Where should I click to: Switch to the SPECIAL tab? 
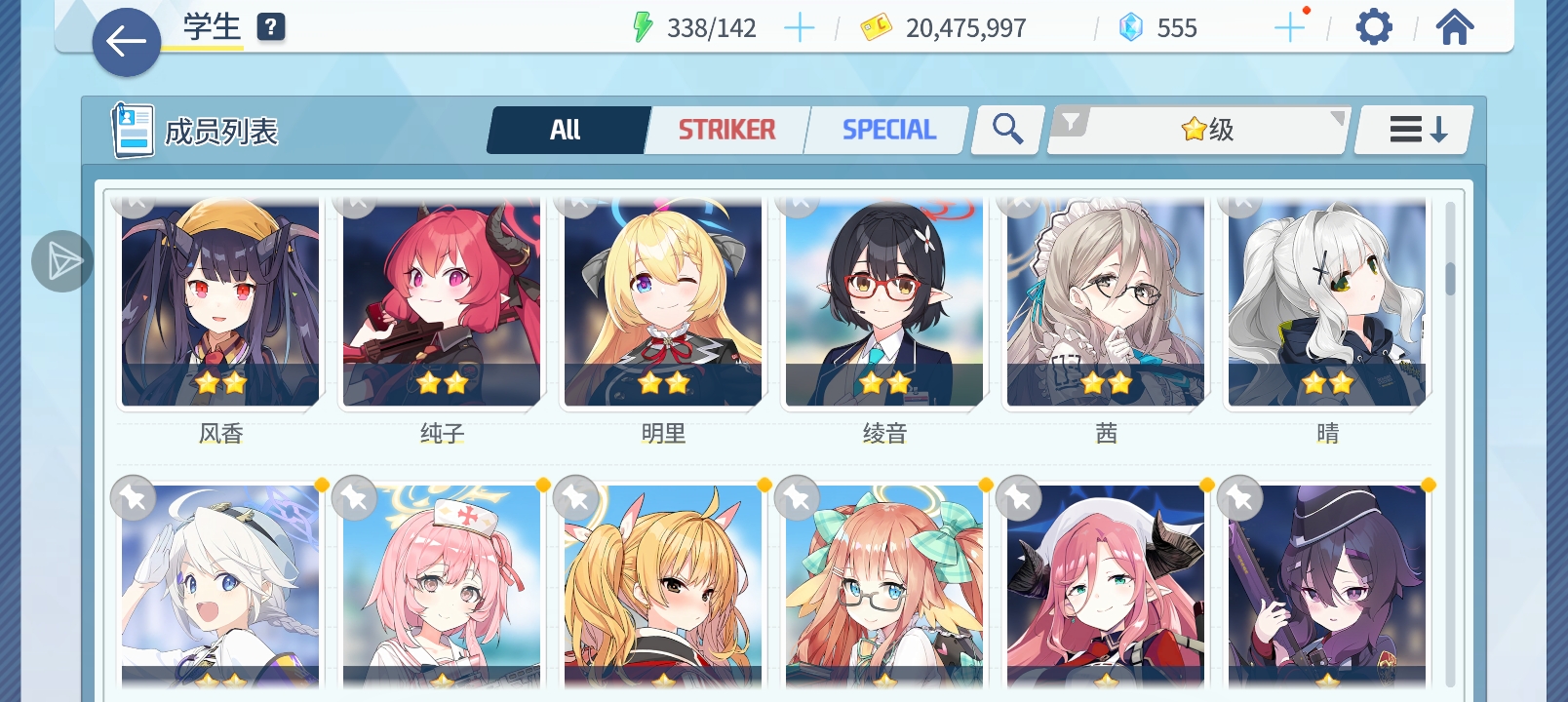click(886, 128)
